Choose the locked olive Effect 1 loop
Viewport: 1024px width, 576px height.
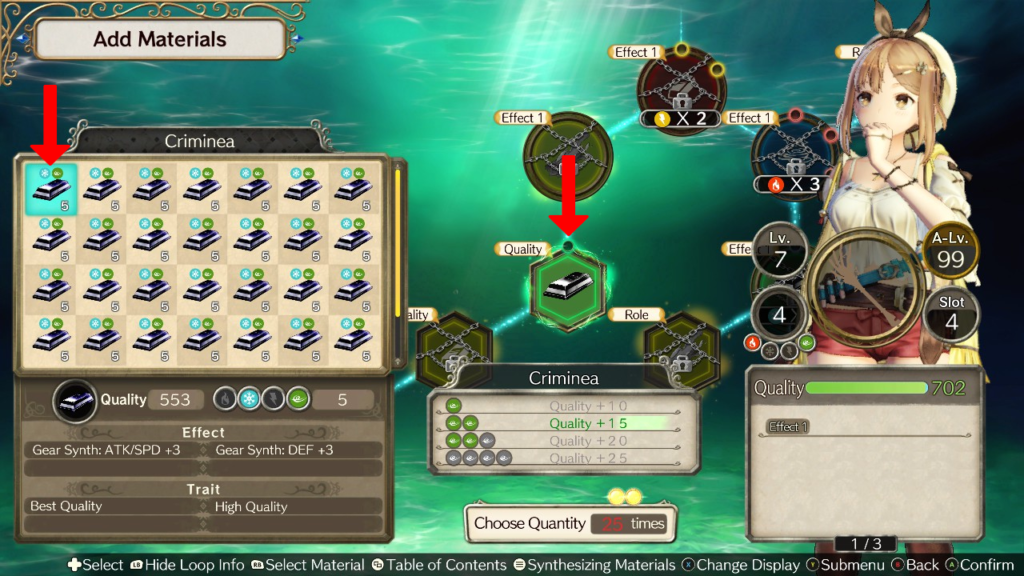tap(567, 156)
